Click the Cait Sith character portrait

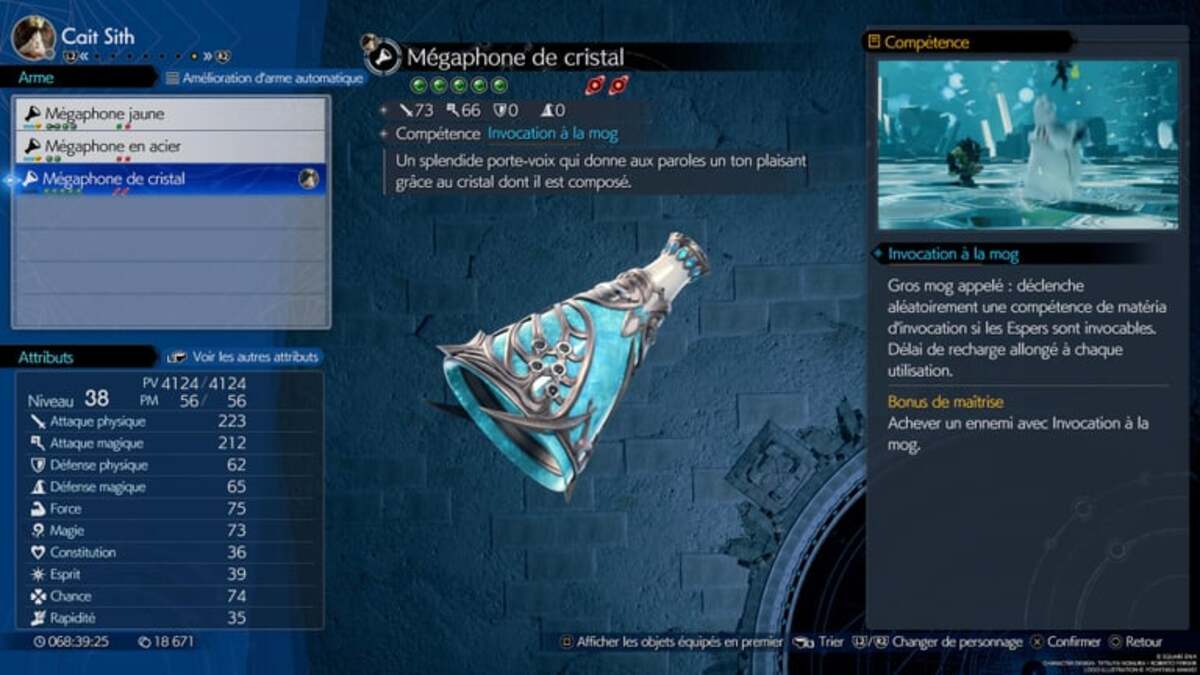click(33, 37)
